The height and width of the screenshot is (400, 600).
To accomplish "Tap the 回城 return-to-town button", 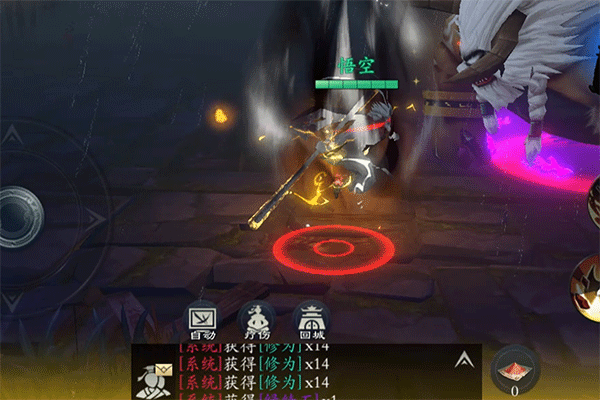I will coord(311,317).
